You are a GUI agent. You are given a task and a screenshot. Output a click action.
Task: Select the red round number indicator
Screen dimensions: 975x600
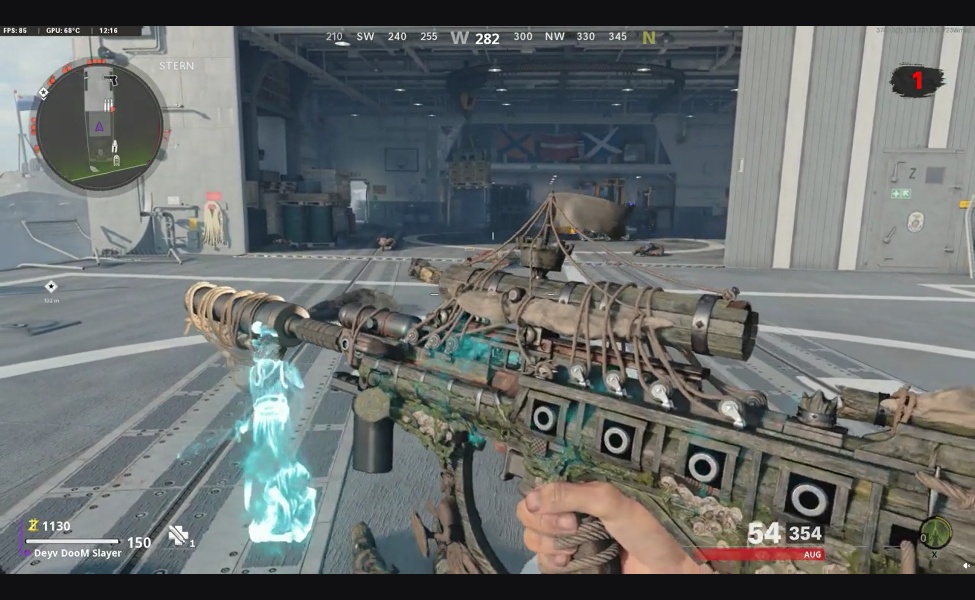point(916,81)
